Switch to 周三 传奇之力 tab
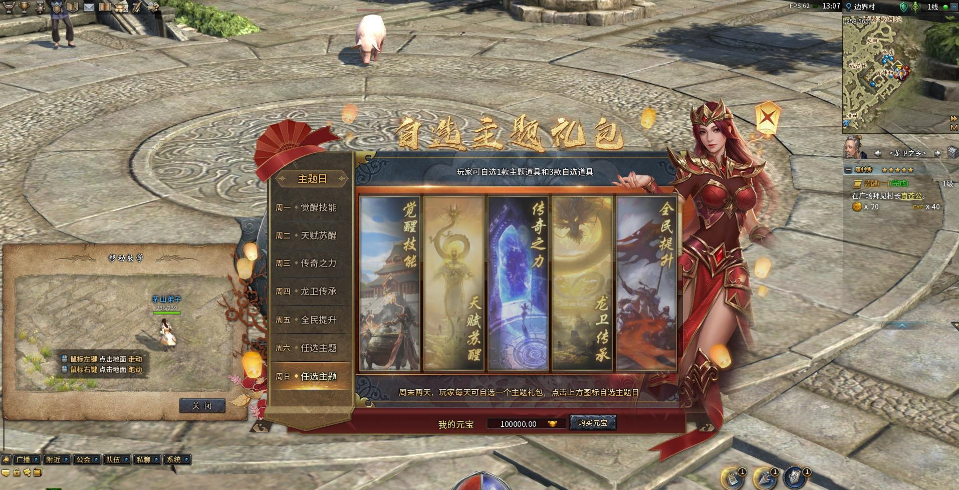Image resolution: width=959 pixels, height=490 pixels. (312, 264)
